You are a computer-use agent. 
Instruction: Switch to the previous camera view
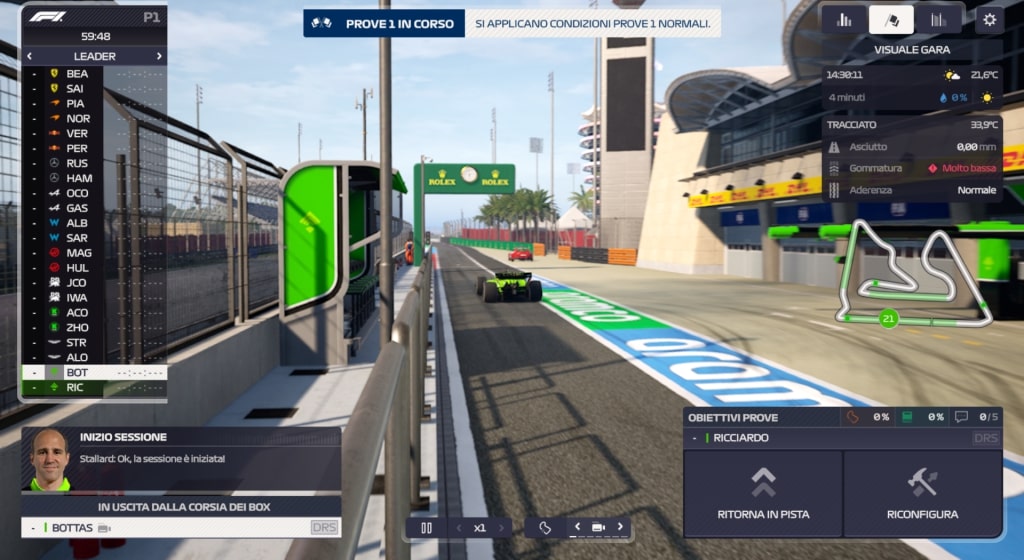577,527
